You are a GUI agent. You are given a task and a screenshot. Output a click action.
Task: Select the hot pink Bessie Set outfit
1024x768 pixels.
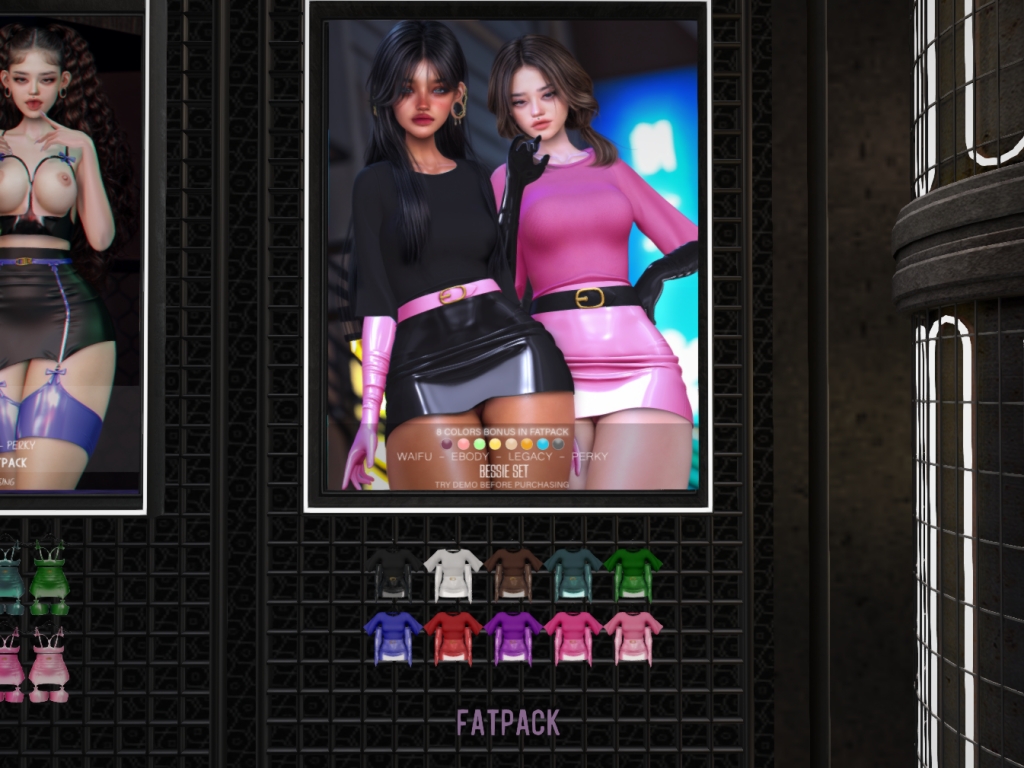573,638
